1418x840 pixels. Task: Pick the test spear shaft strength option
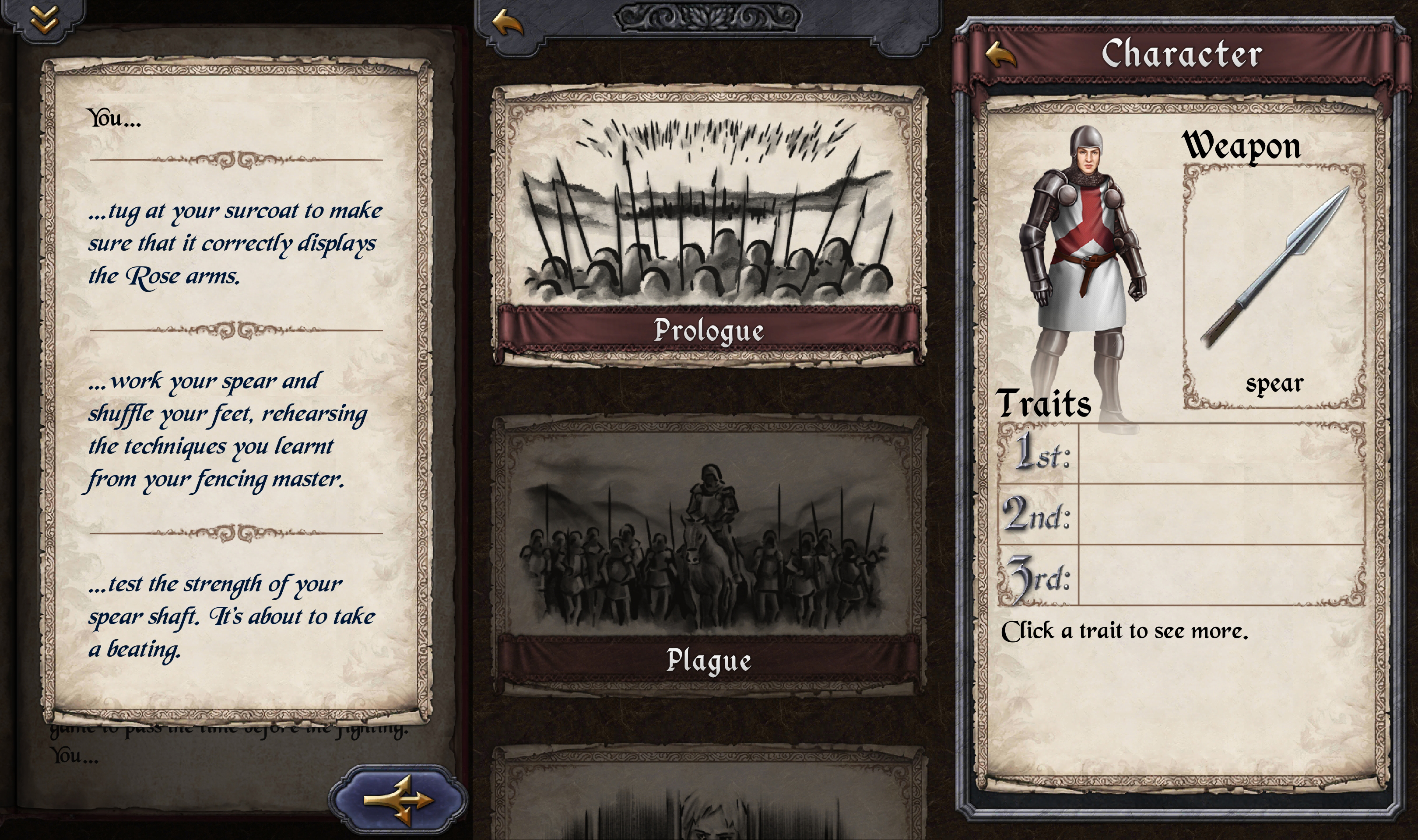click(231, 617)
